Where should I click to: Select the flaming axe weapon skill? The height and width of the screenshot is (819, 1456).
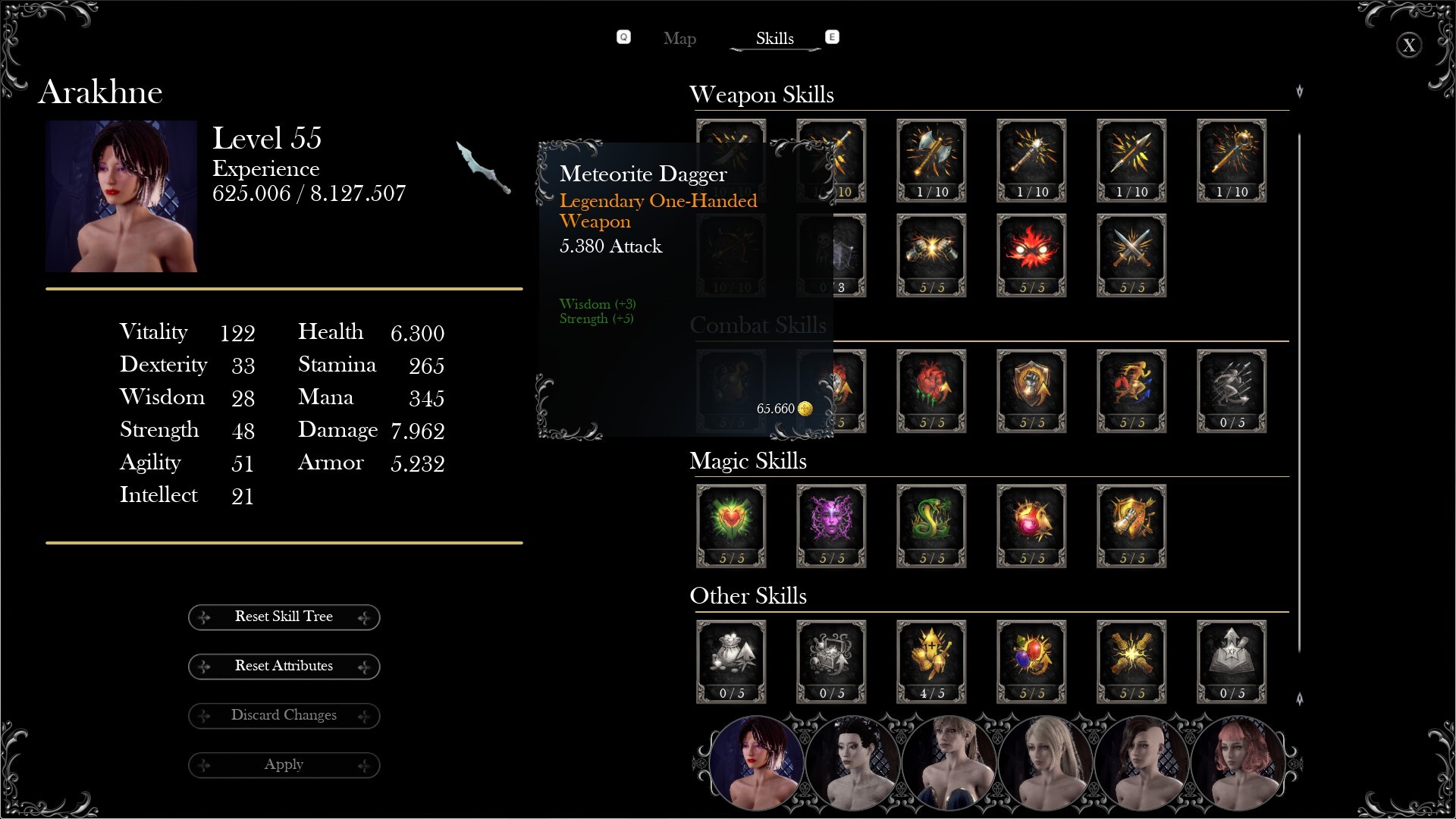pos(931,160)
